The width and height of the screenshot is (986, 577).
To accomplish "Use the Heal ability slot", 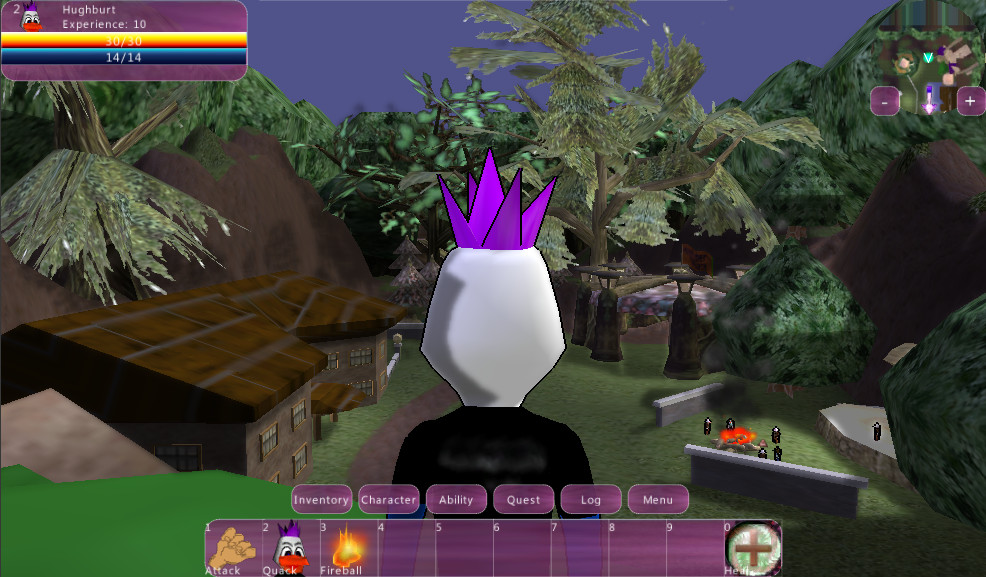I will click(x=753, y=547).
